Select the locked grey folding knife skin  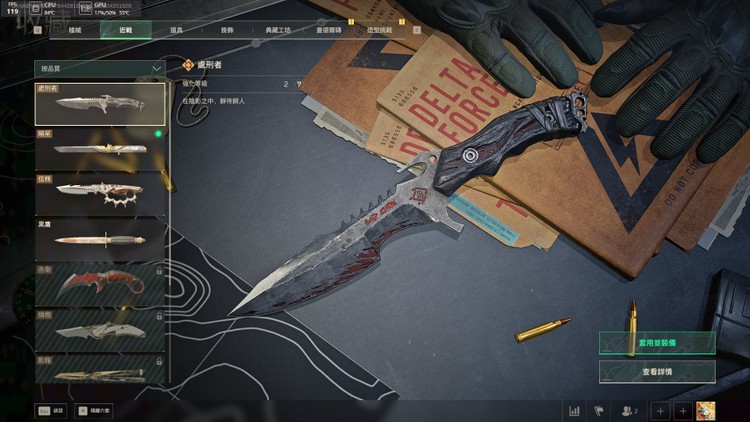(x=100, y=328)
